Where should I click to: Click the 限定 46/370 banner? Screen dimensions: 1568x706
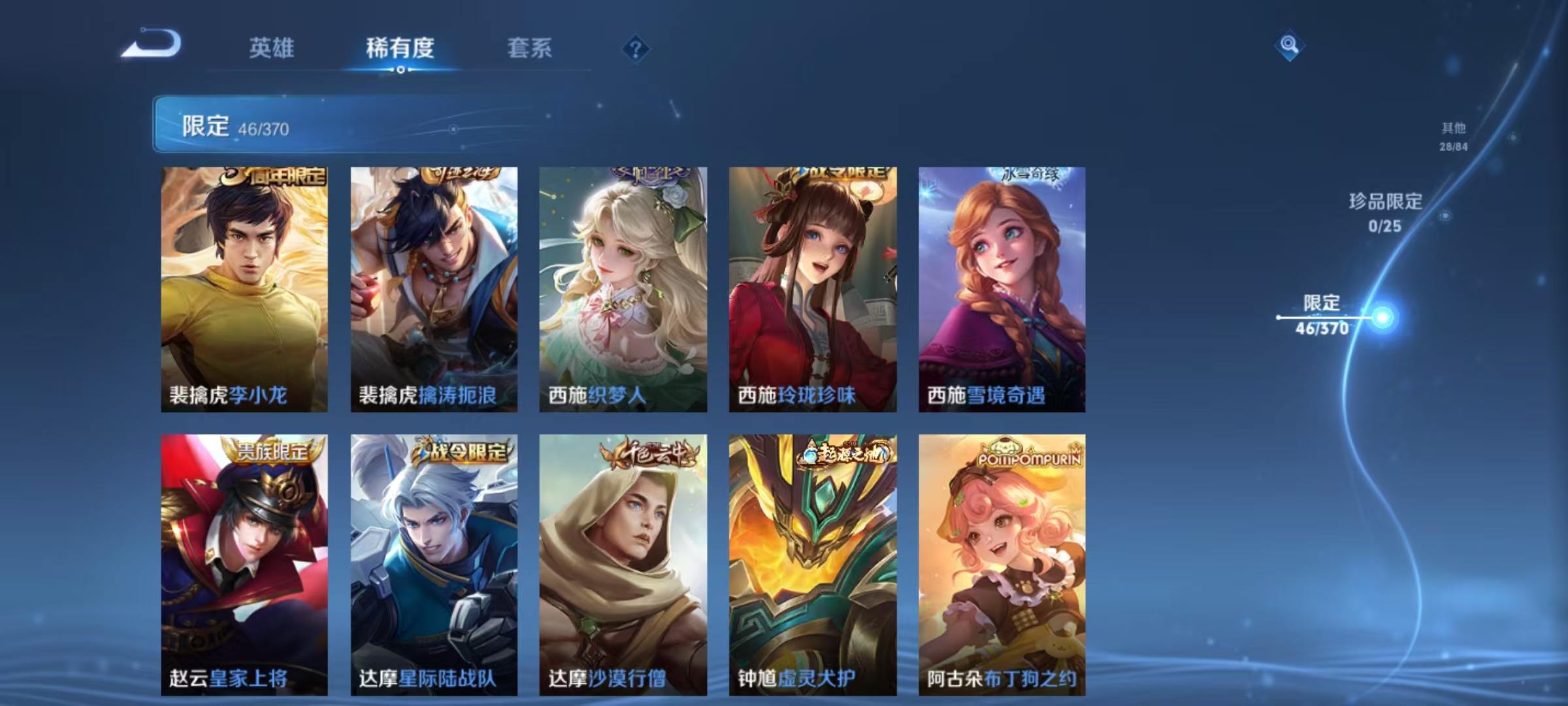point(261,126)
